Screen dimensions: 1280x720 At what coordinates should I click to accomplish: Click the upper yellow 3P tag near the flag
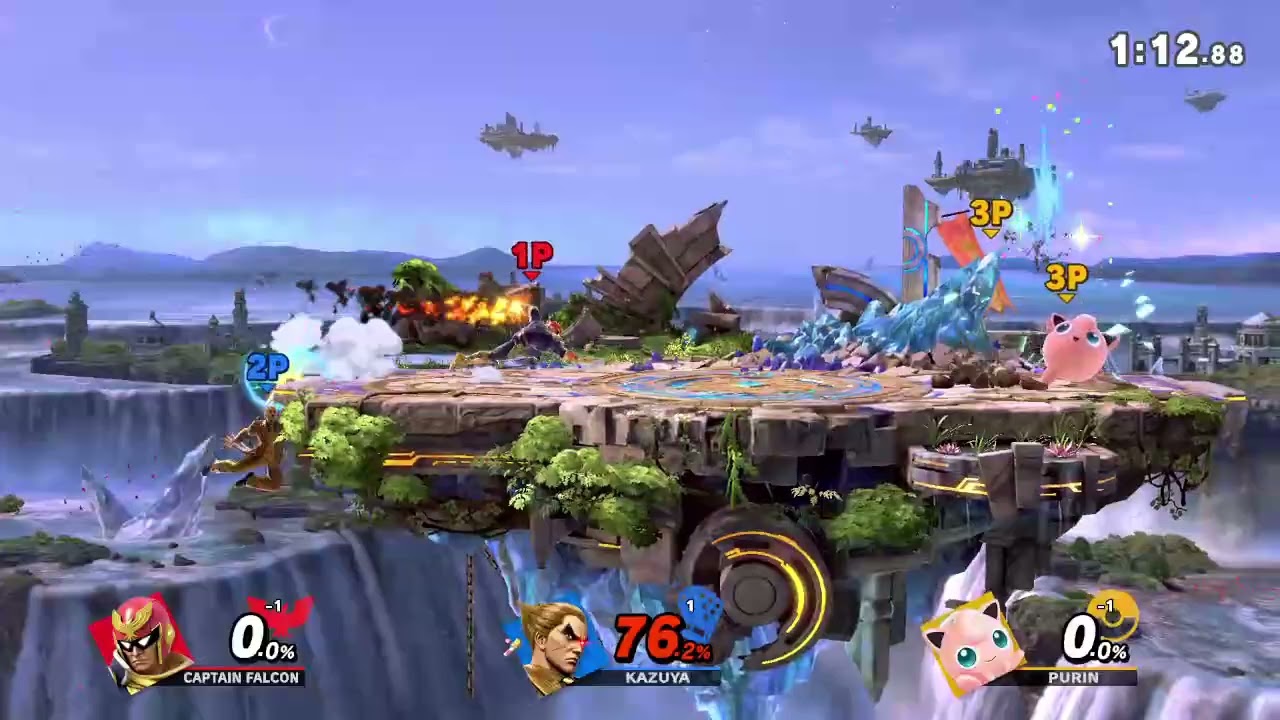click(988, 212)
